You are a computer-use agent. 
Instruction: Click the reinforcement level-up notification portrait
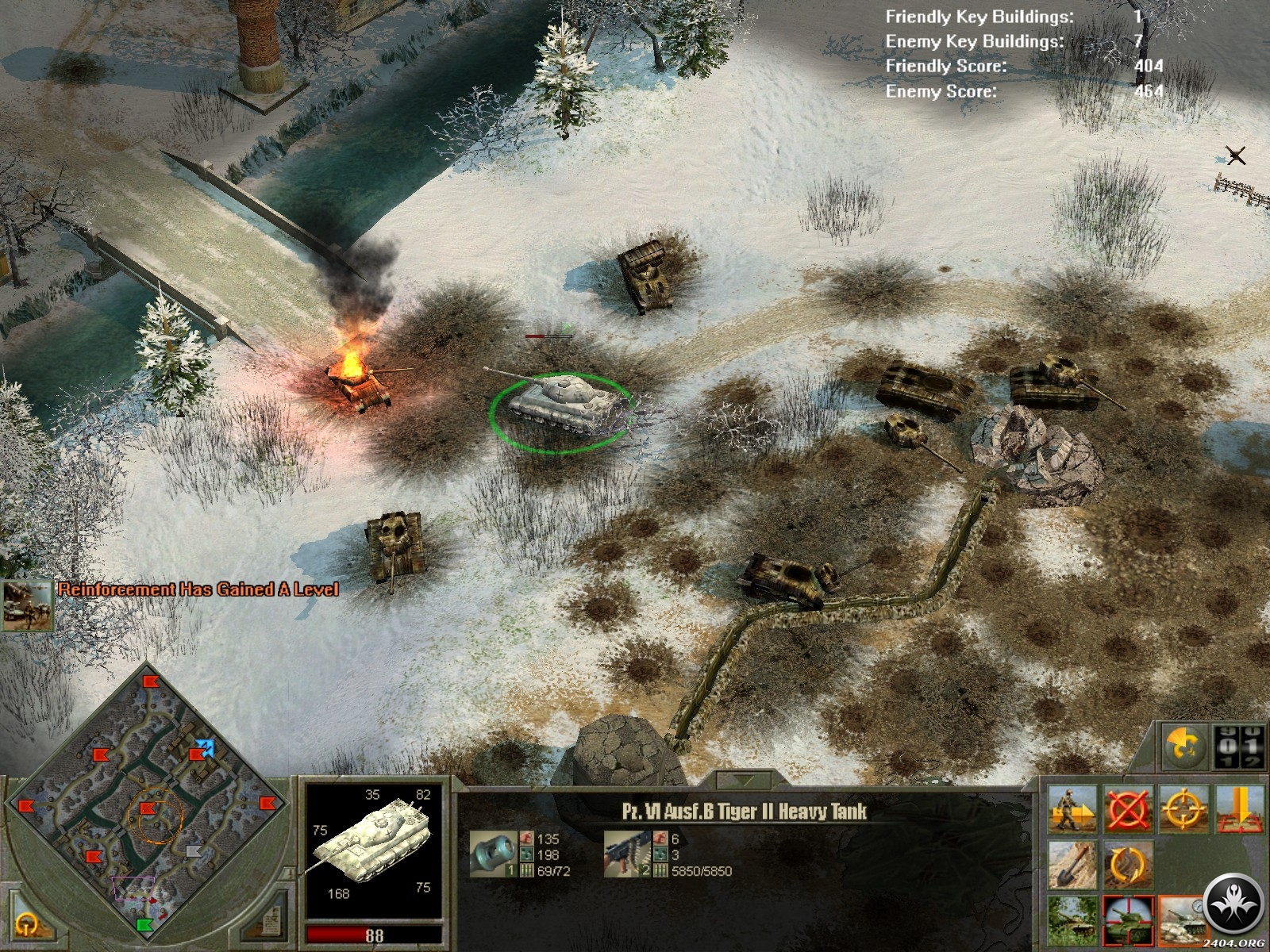tap(27, 606)
